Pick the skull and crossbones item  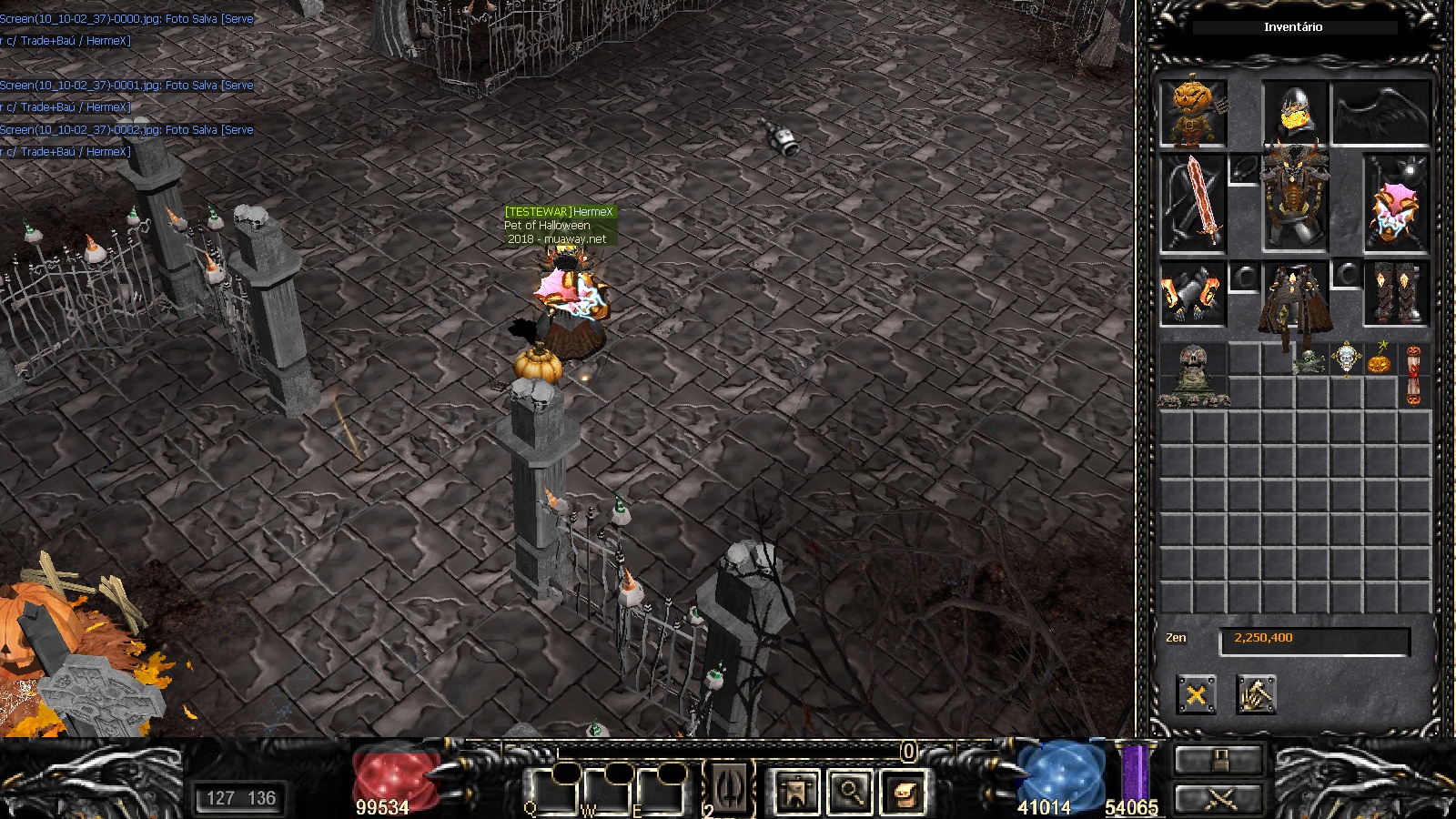point(1310,361)
